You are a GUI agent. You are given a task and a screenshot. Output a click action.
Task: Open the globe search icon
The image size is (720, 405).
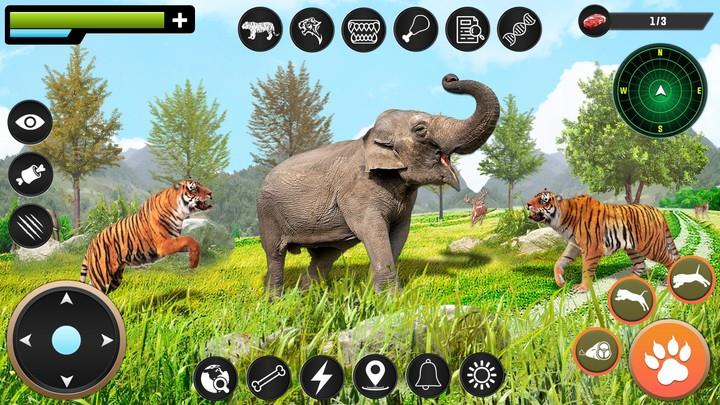coord(216,378)
